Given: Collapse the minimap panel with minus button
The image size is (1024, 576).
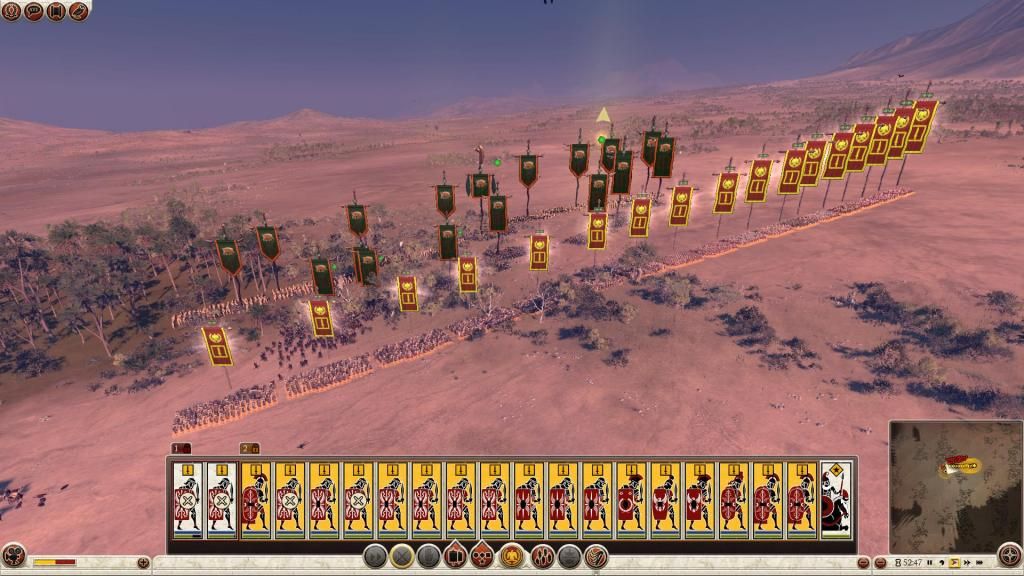Looking at the screenshot, I should coord(879,562).
